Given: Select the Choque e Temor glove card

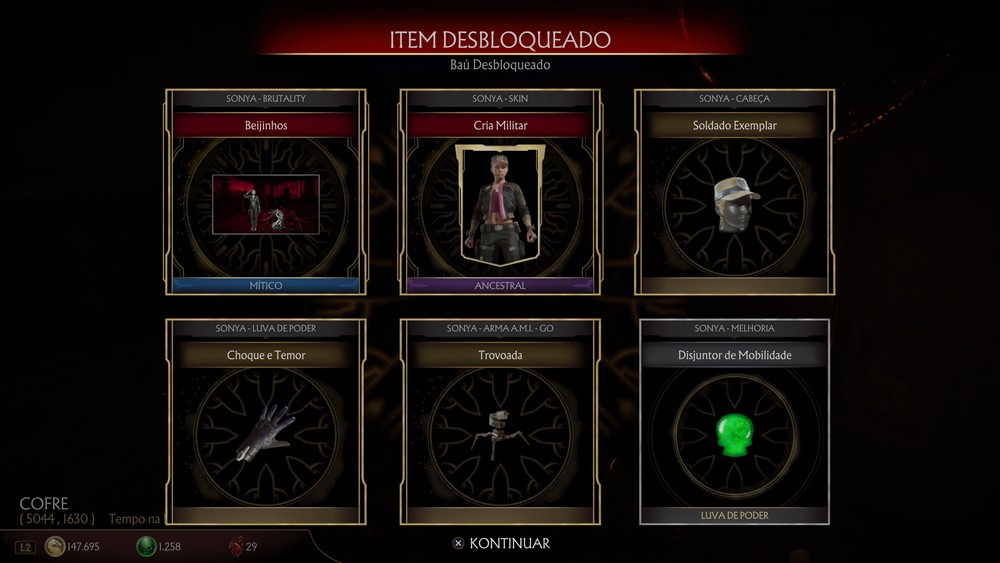Looking at the screenshot, I should pyautogui.click(x=266, y=422).
